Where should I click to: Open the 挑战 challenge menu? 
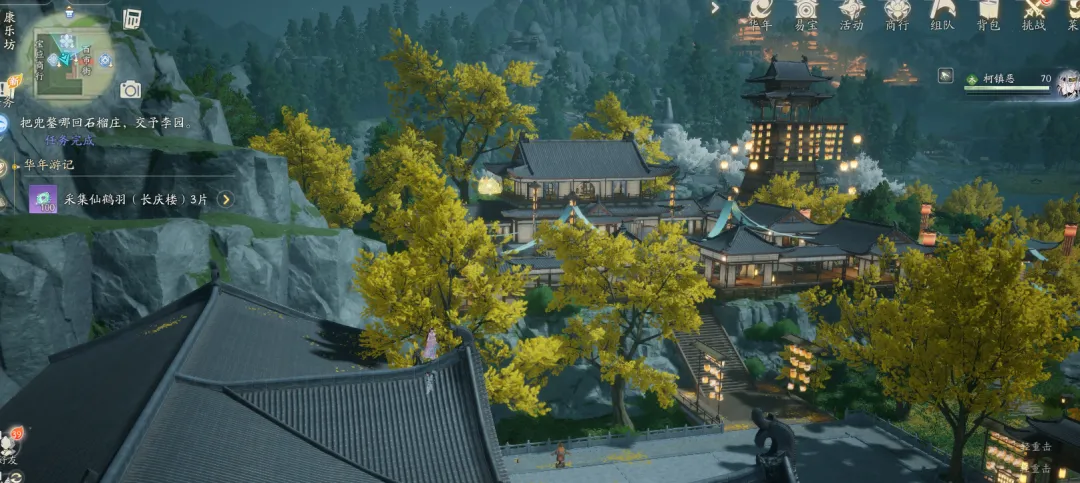coord(1034,12)
